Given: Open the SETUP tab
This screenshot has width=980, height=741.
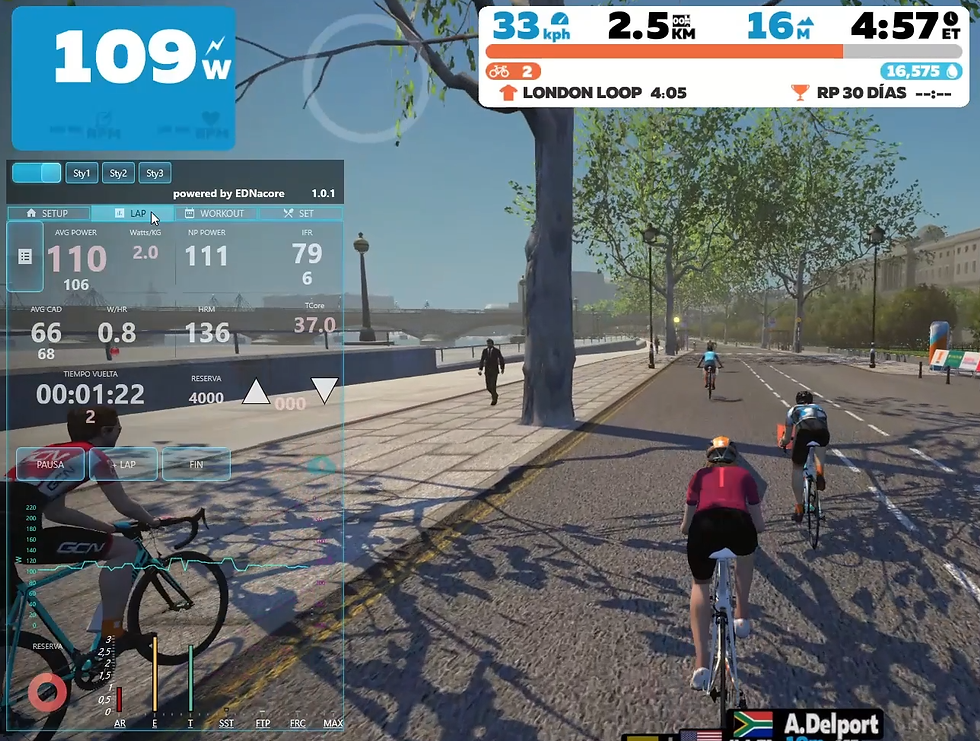Looking at the screenshot, I should pos(48,213).
